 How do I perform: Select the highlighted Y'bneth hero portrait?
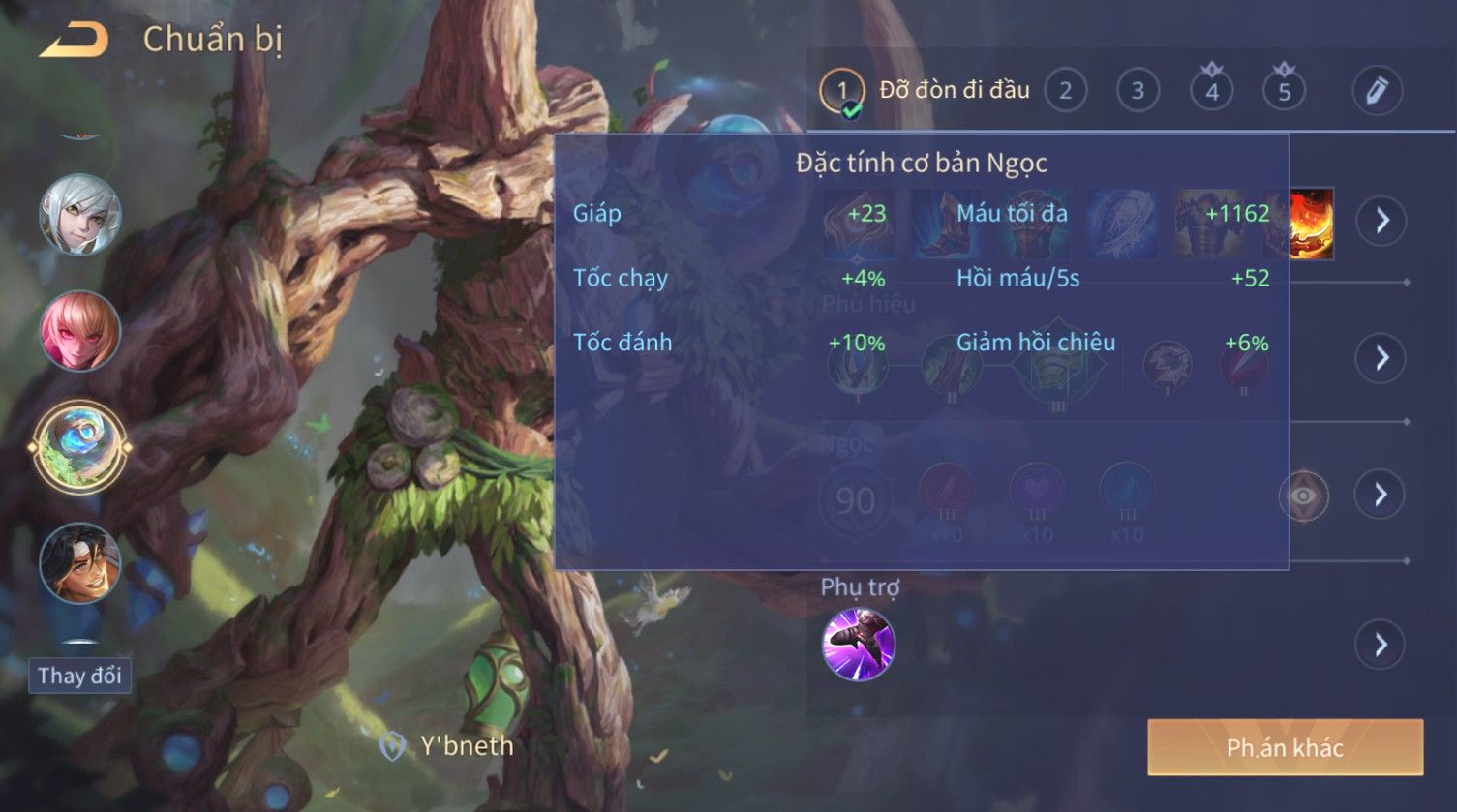[80, 447]
